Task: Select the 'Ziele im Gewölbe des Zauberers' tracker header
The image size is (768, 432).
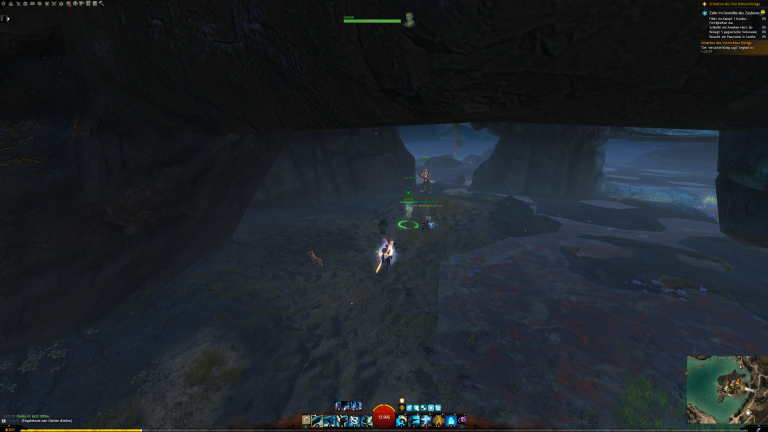Action: click(731, 12)
